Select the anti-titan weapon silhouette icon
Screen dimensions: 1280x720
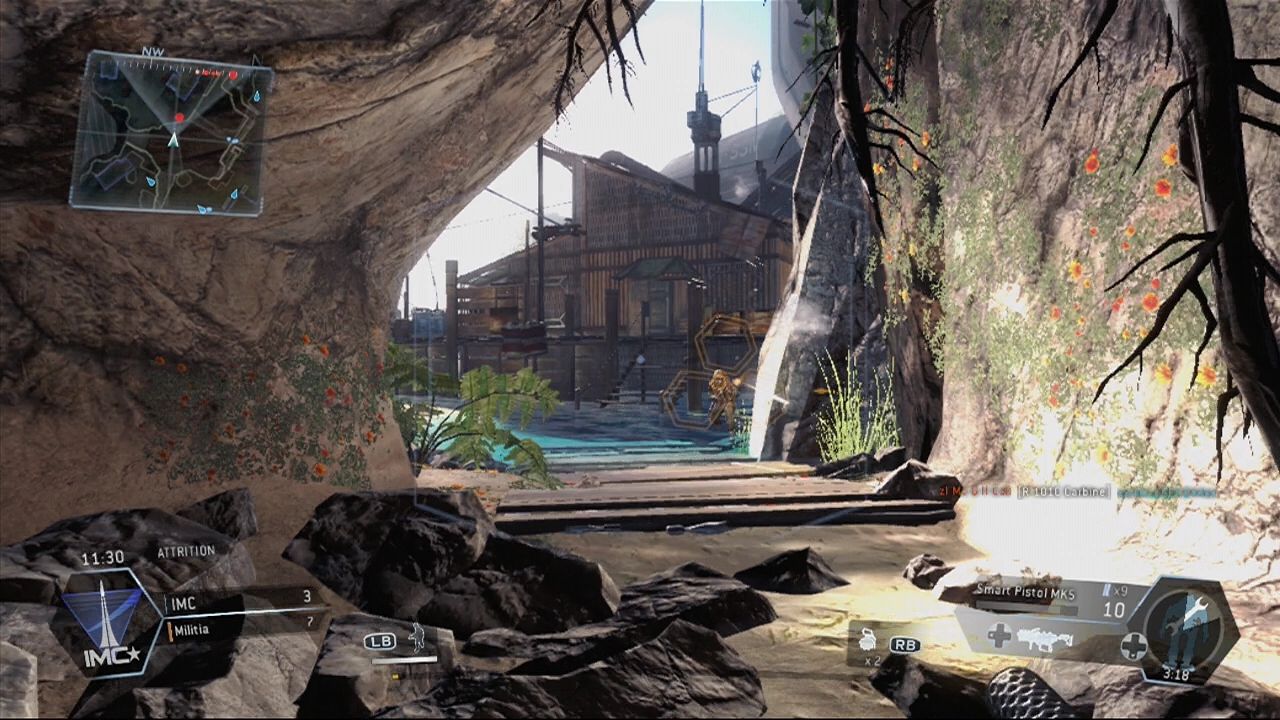[1043, 638]
